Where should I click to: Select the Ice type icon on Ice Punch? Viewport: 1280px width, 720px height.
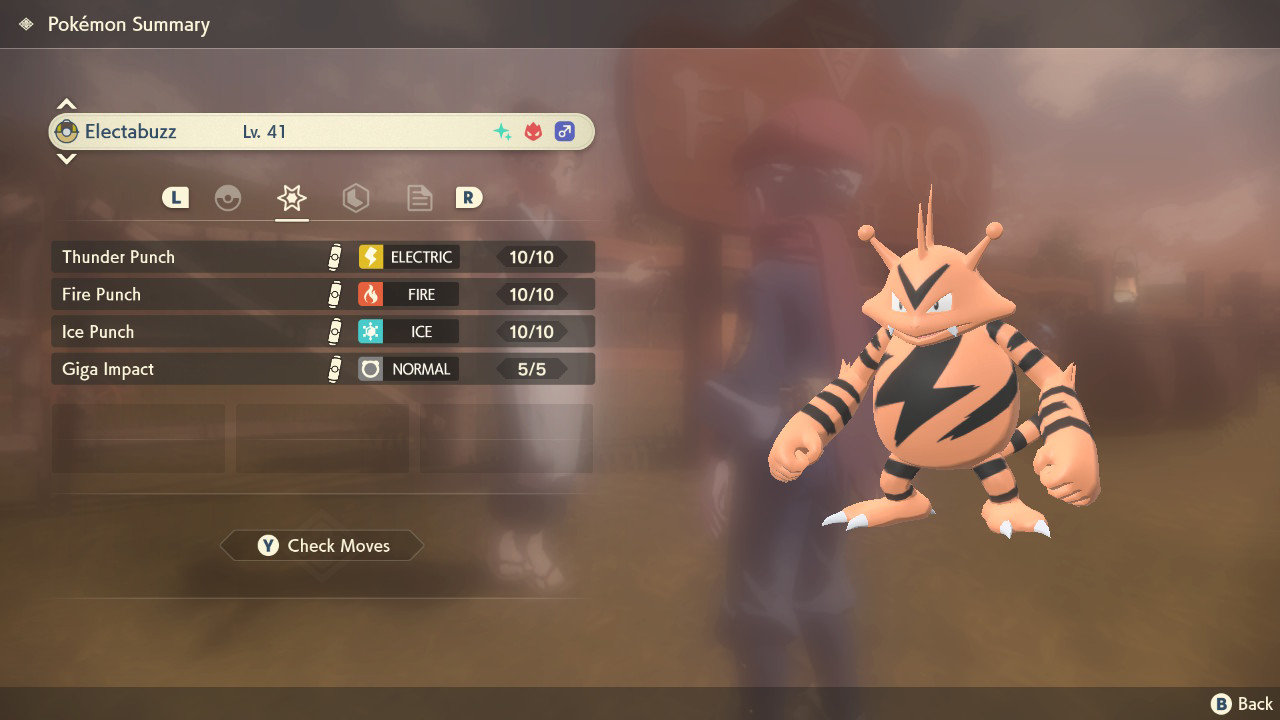[x=370, y=331]
